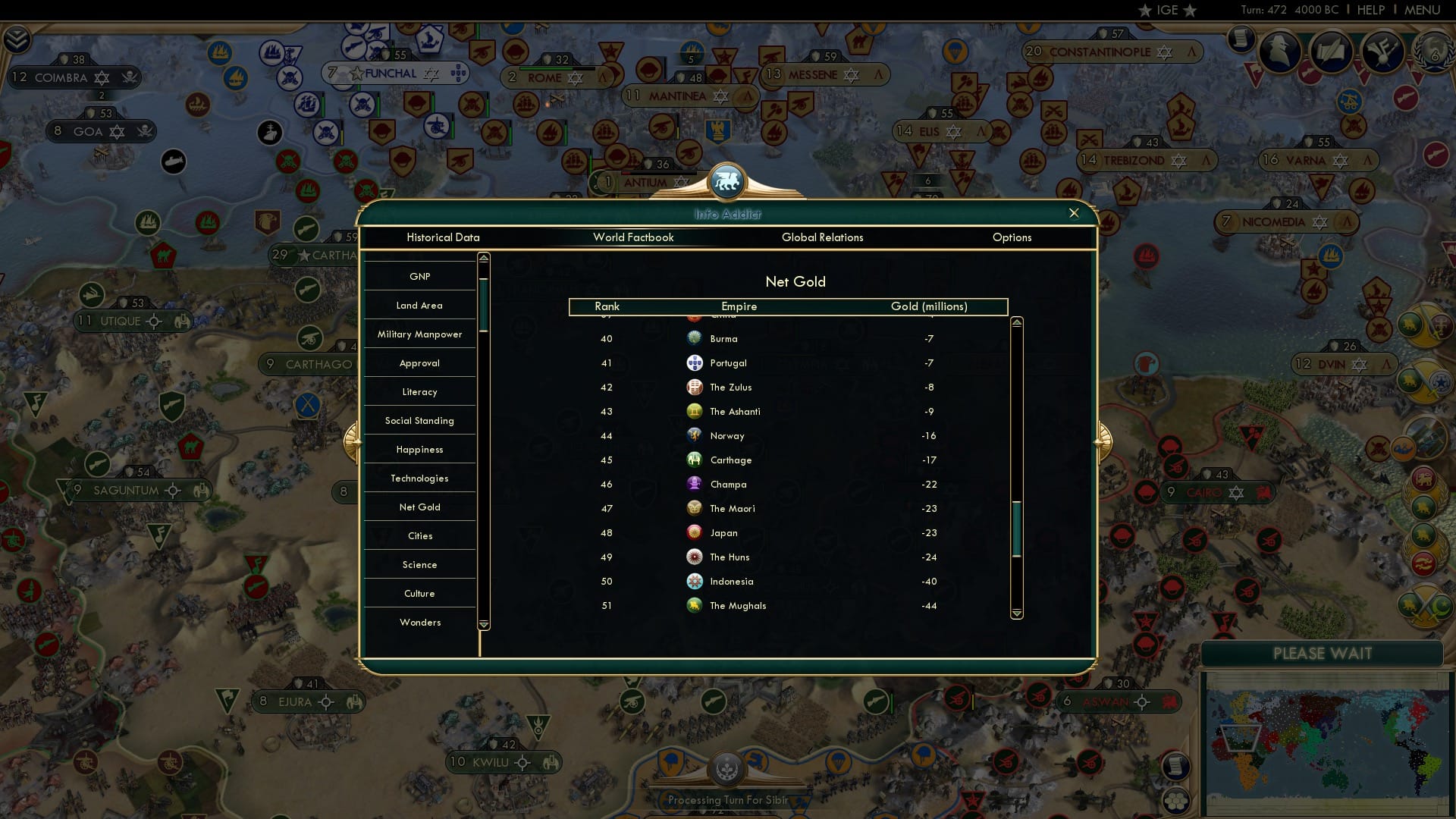1456x819 pixels.
Task: Click the IGE star icon in the top bar
Action: point(1166,10)
